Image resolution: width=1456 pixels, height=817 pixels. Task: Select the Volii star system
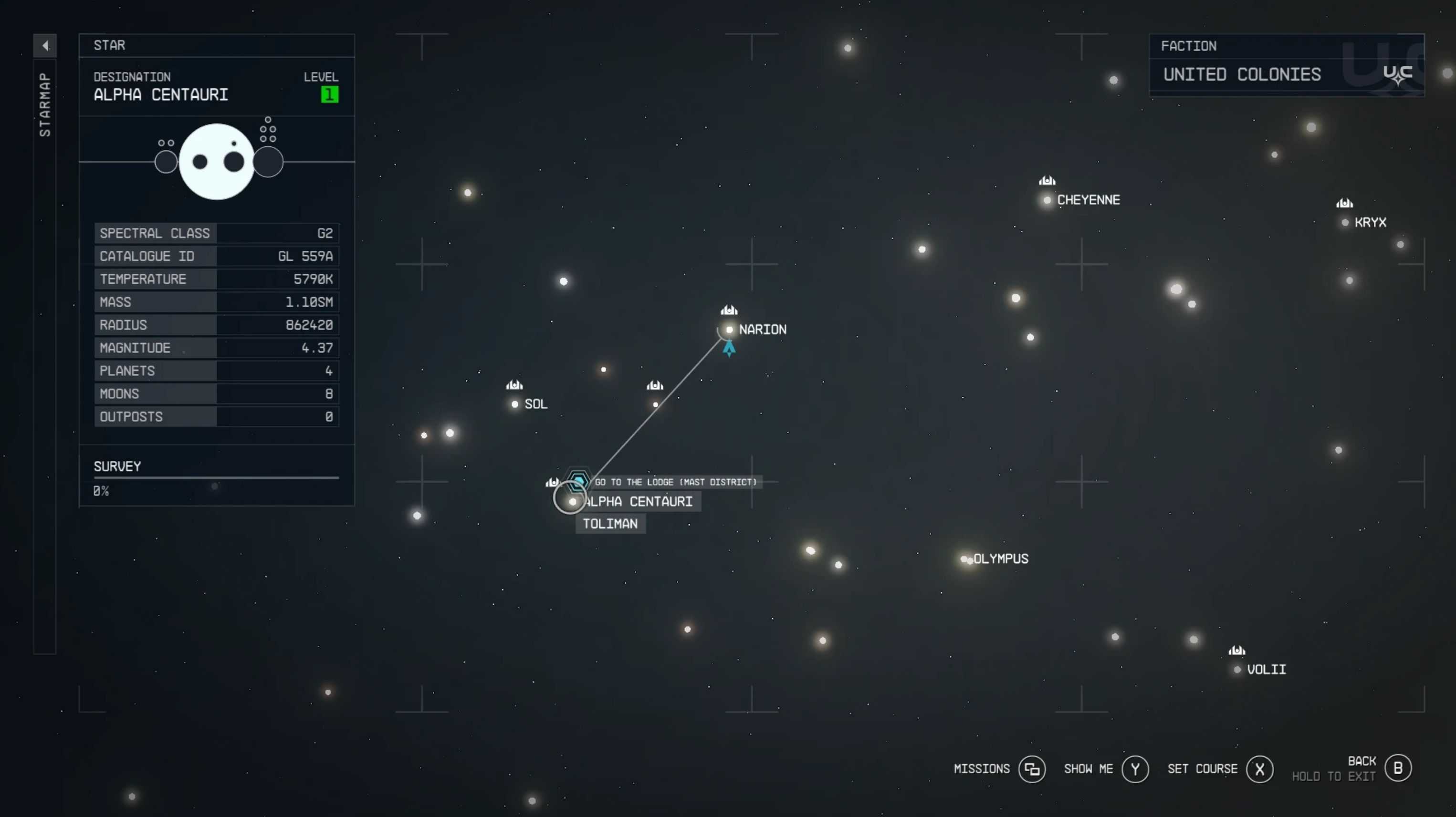(x=1237, y=670)
